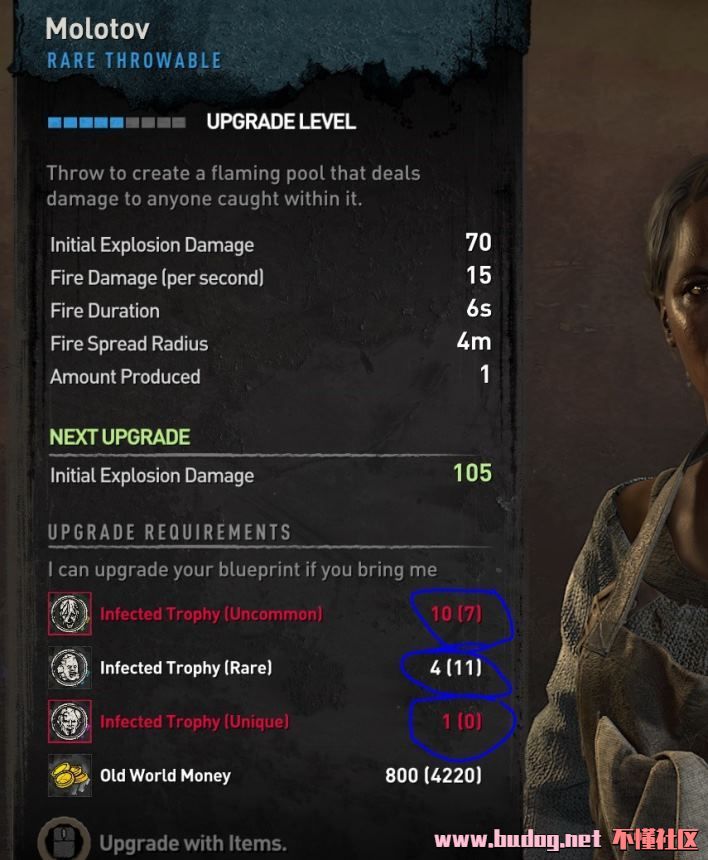Image resolution: width=708 pixels, height=860 pixels.
Task: Select the Old World Money requirement
Action: point(165,775)
